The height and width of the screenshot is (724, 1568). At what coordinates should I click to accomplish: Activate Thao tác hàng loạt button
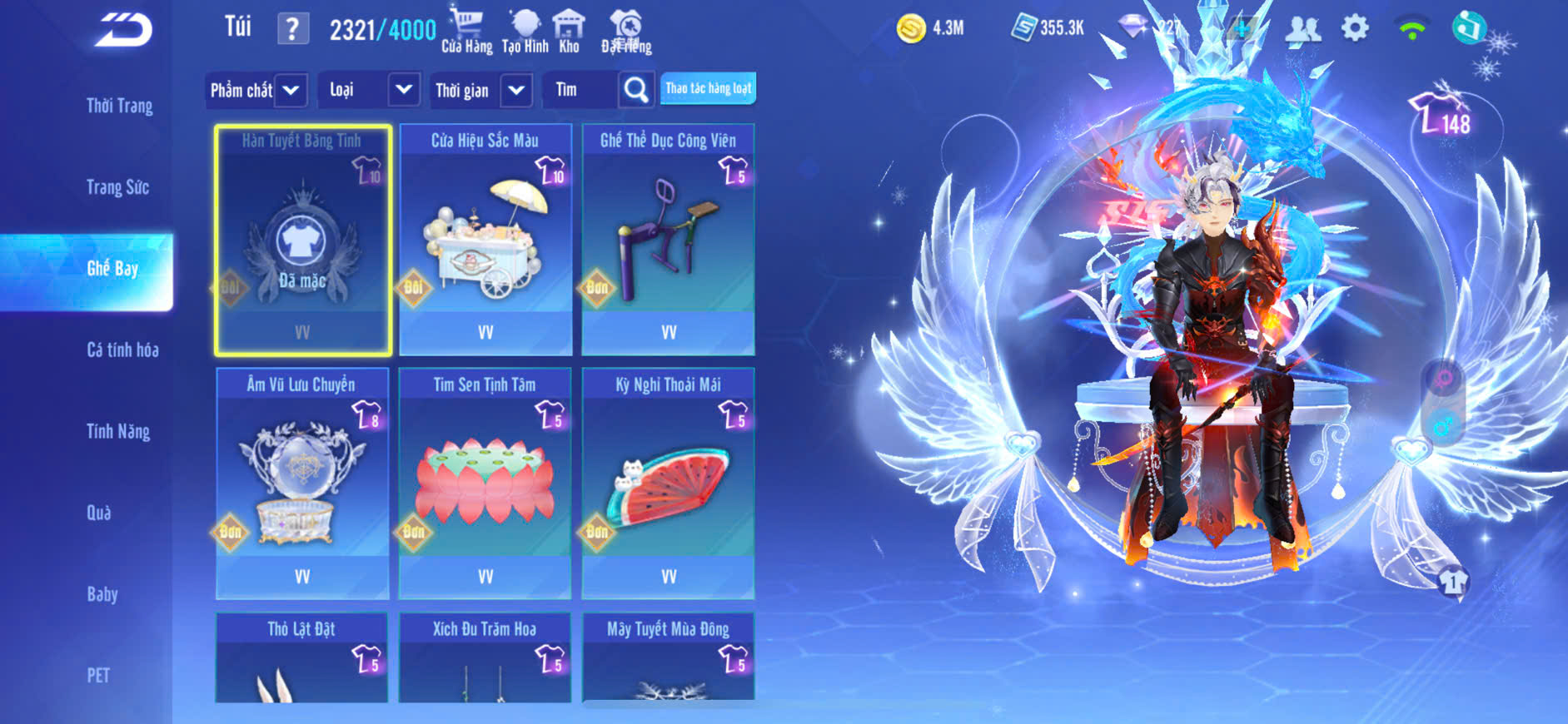click(x=708, y=88)
